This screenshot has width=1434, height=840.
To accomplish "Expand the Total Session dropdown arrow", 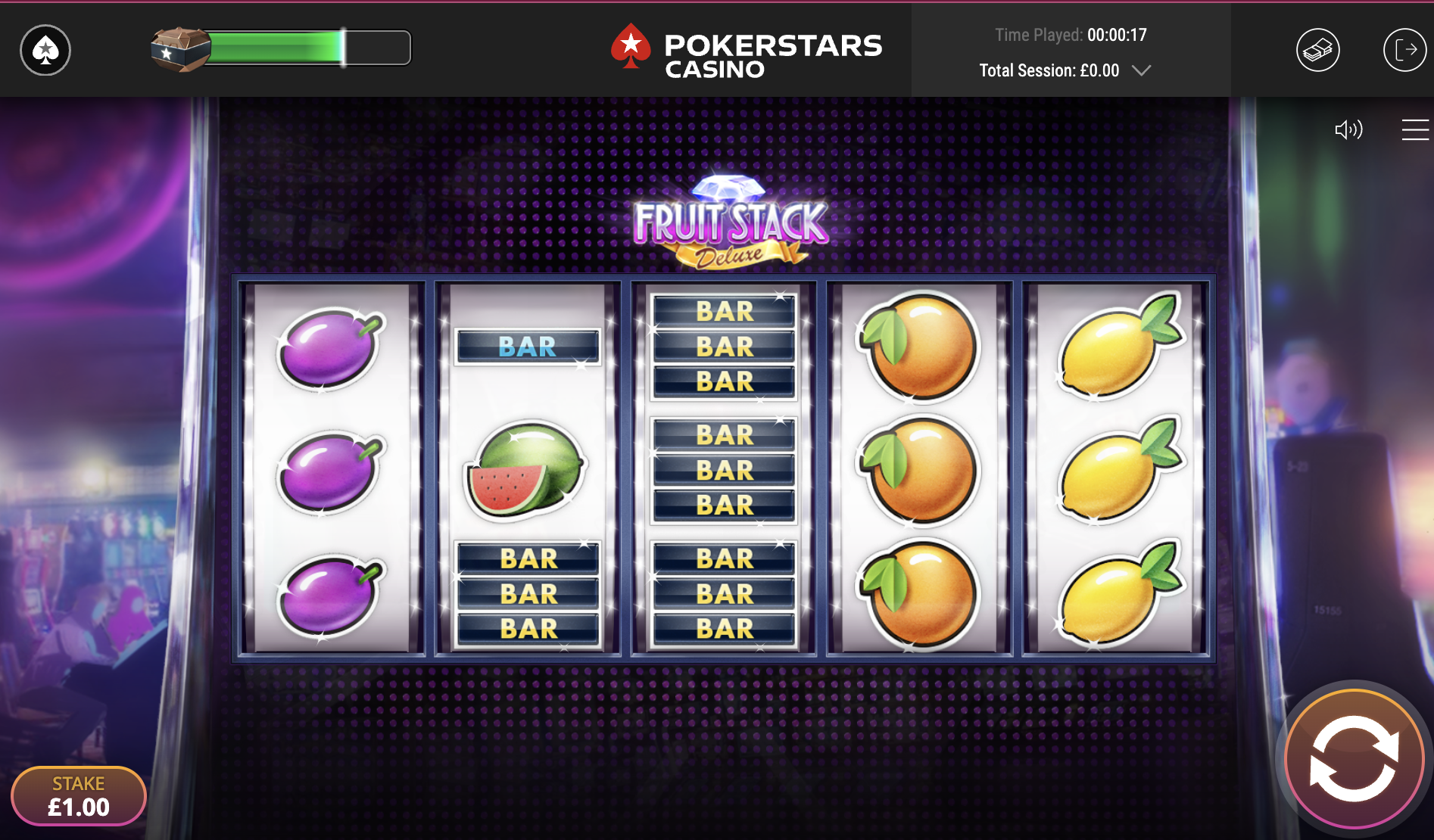I will [x=1141, y=70].
